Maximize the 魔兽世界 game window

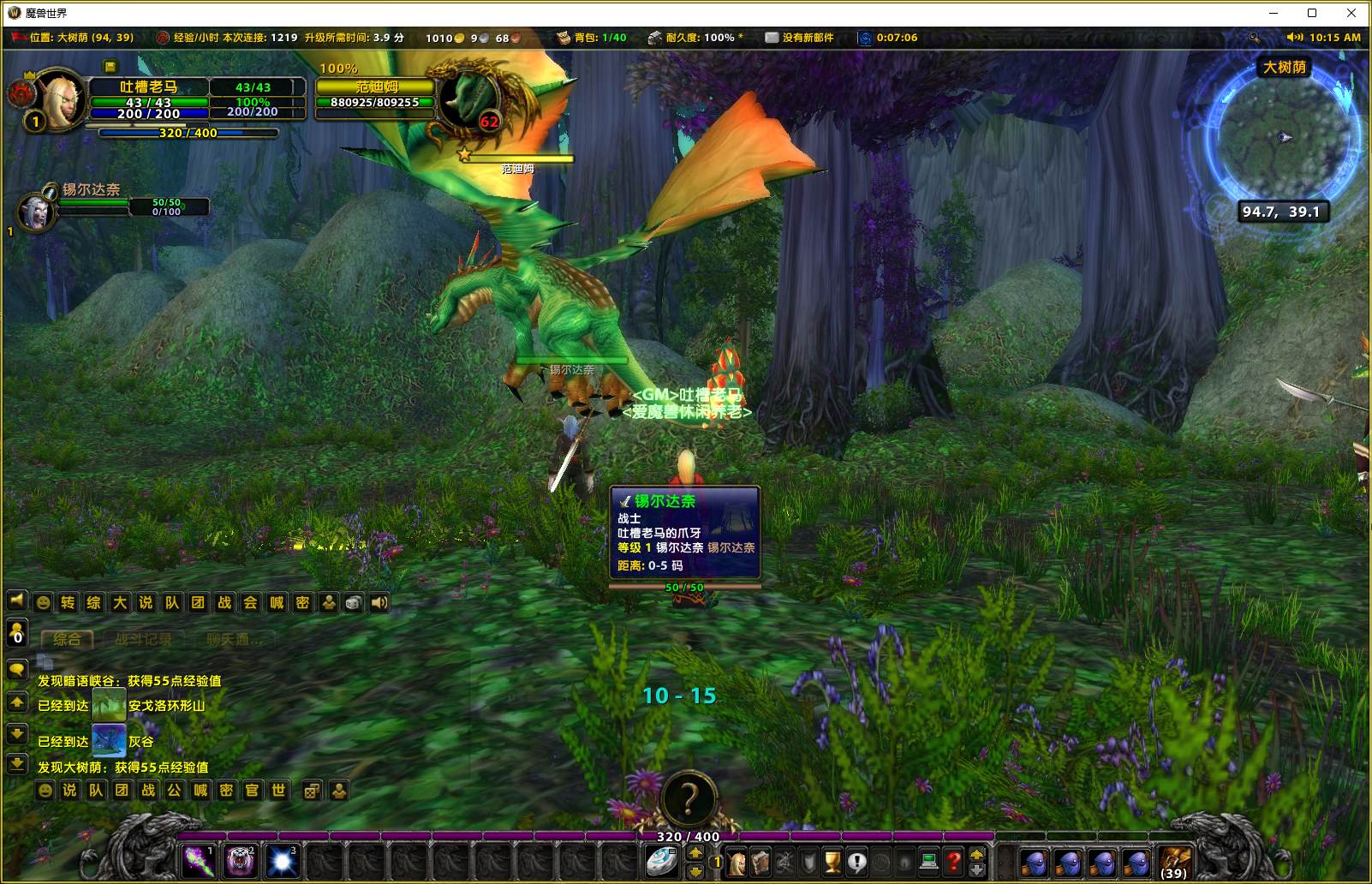pos(1311,13)
